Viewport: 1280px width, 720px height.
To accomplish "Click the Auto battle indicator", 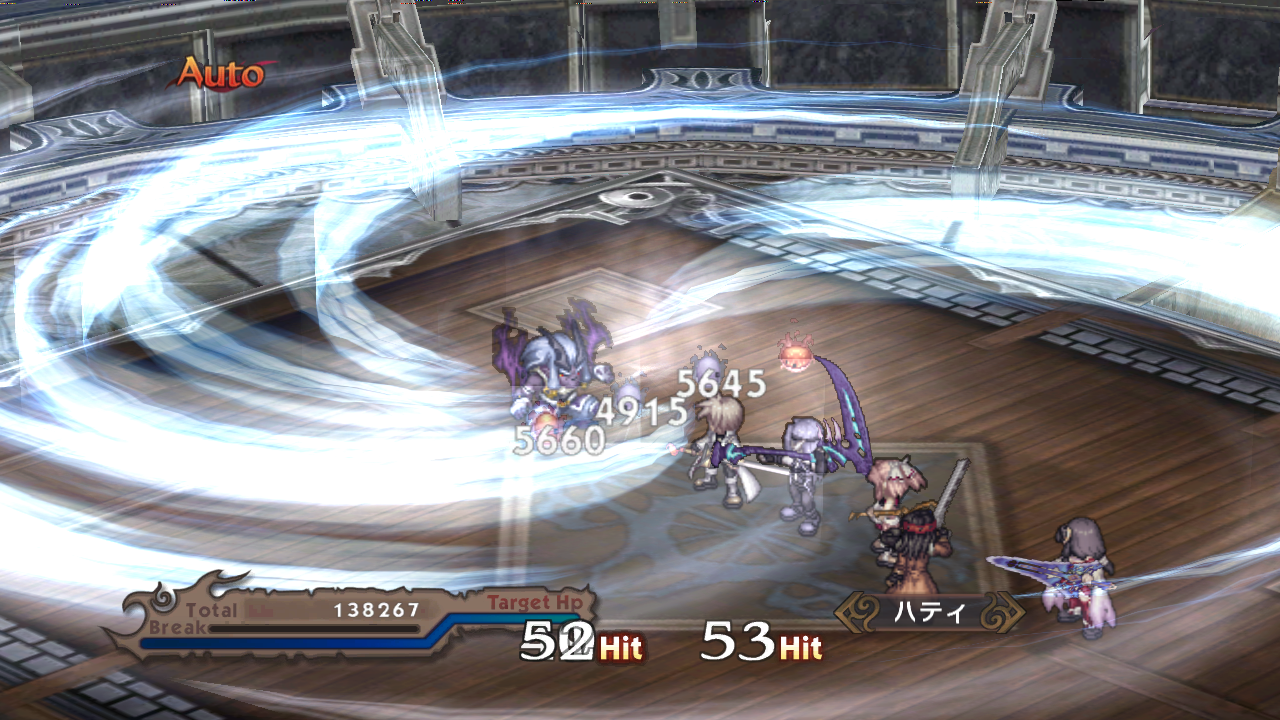I will [x=224, y=71].
